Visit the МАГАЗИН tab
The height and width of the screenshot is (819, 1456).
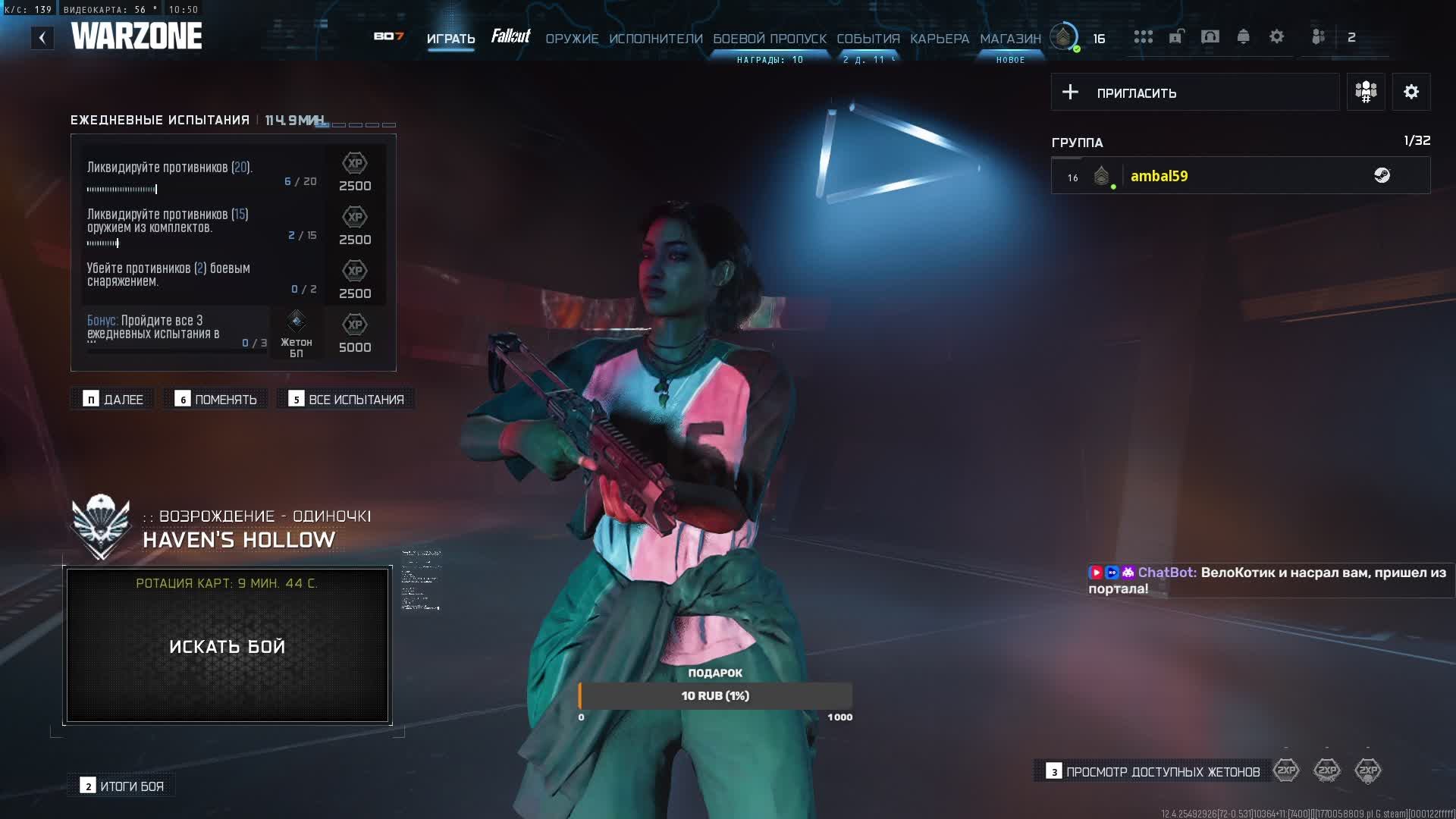(x=1010, y=39)
